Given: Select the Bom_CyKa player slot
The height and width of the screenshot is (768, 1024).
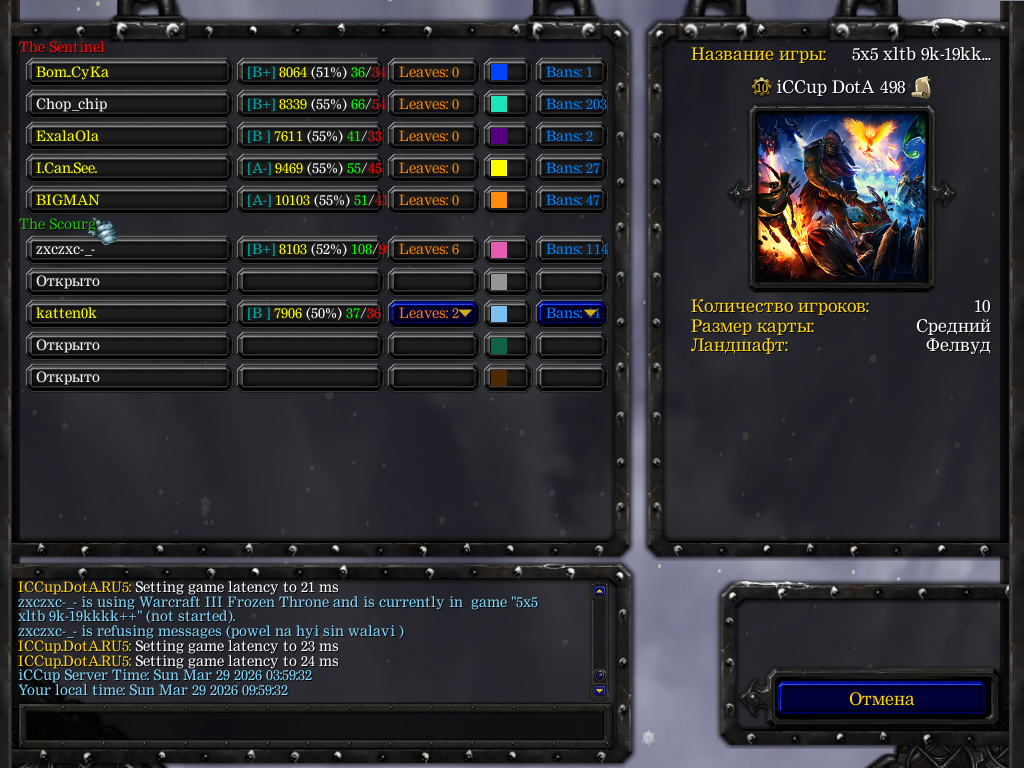Looking at the screenshot, I should [129, 72].
